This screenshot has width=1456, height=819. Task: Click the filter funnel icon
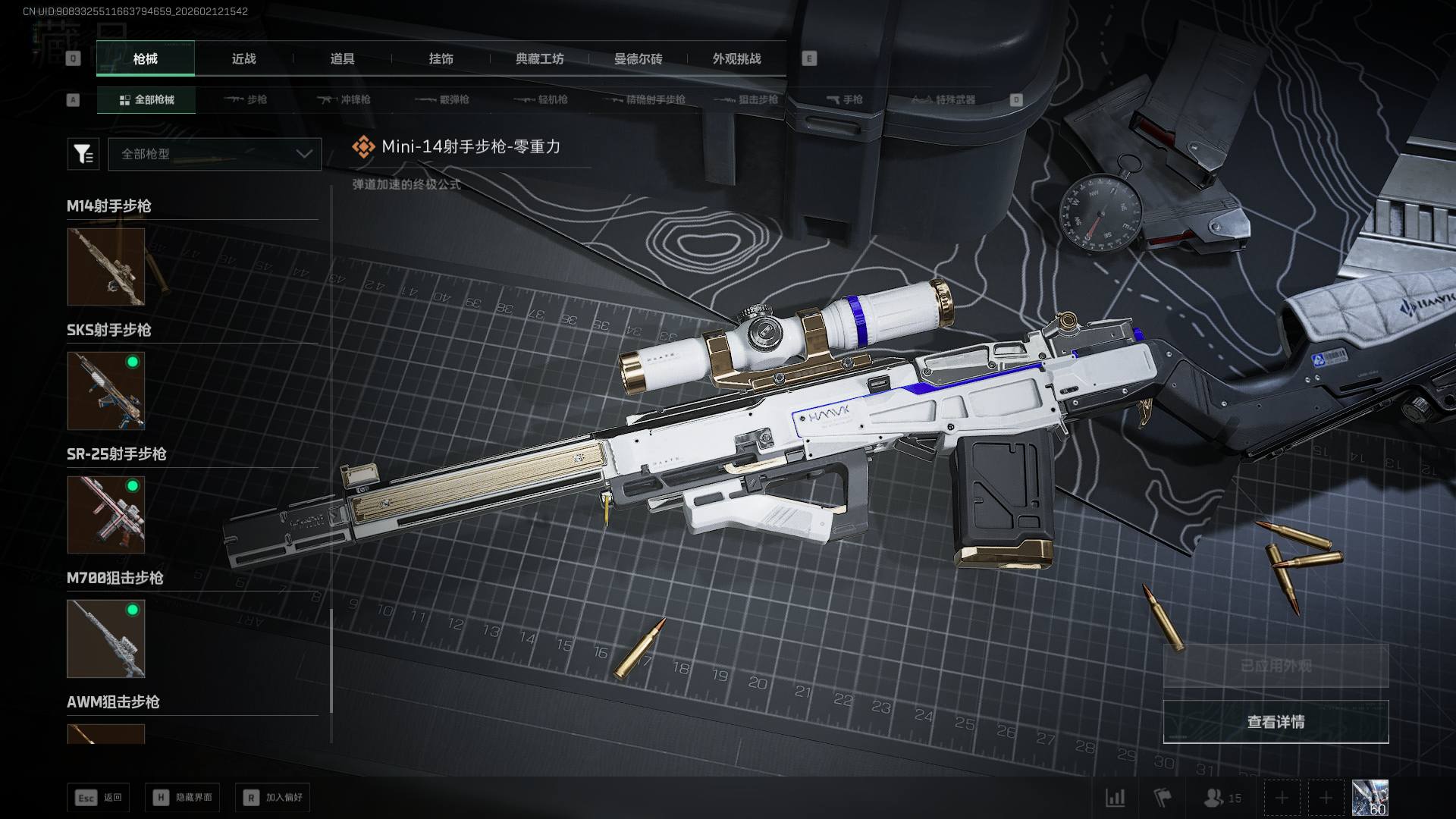(83, 154)
